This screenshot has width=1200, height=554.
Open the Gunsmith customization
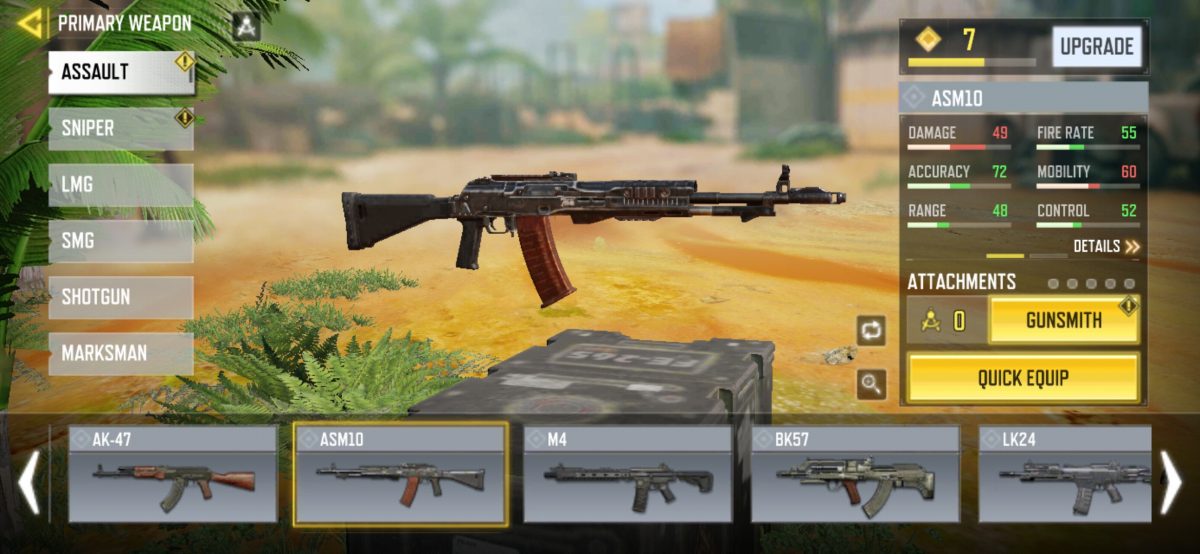pos(1063,321)
